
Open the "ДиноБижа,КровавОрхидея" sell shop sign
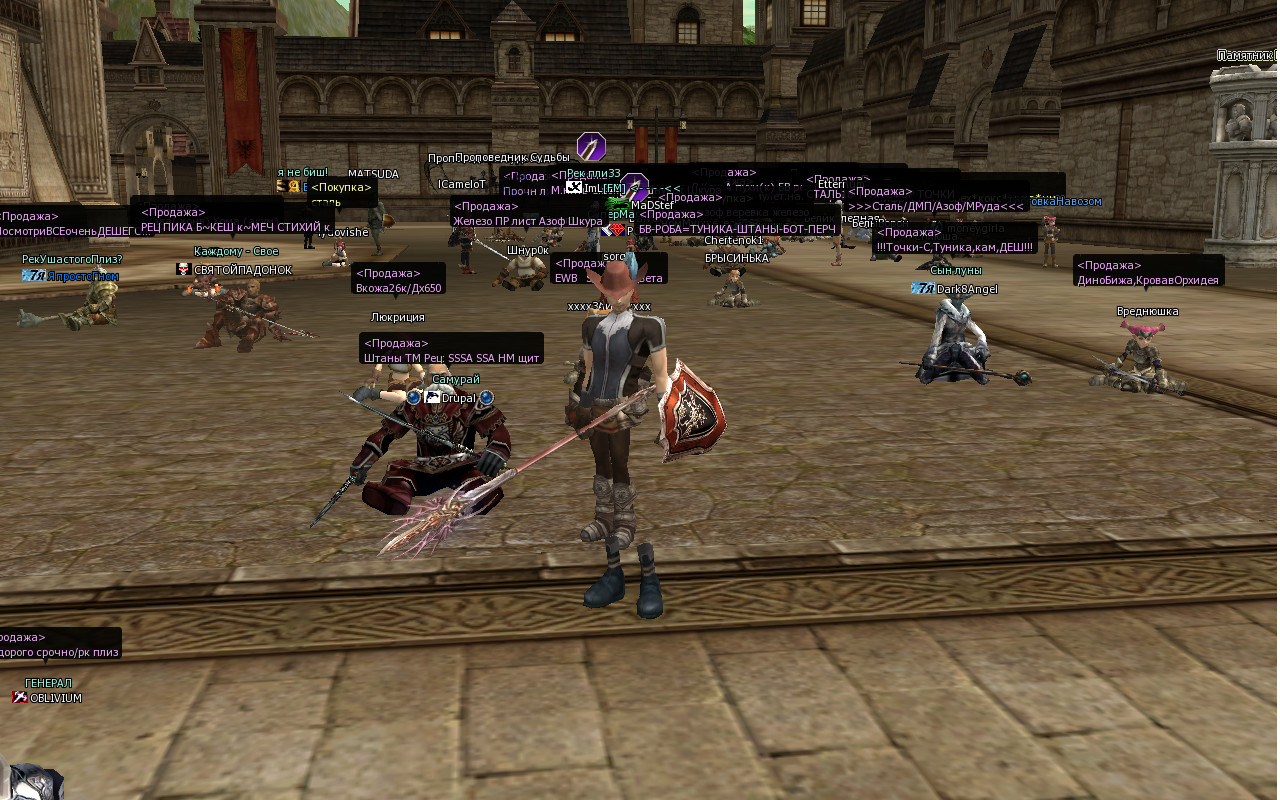pos(1148,273)
